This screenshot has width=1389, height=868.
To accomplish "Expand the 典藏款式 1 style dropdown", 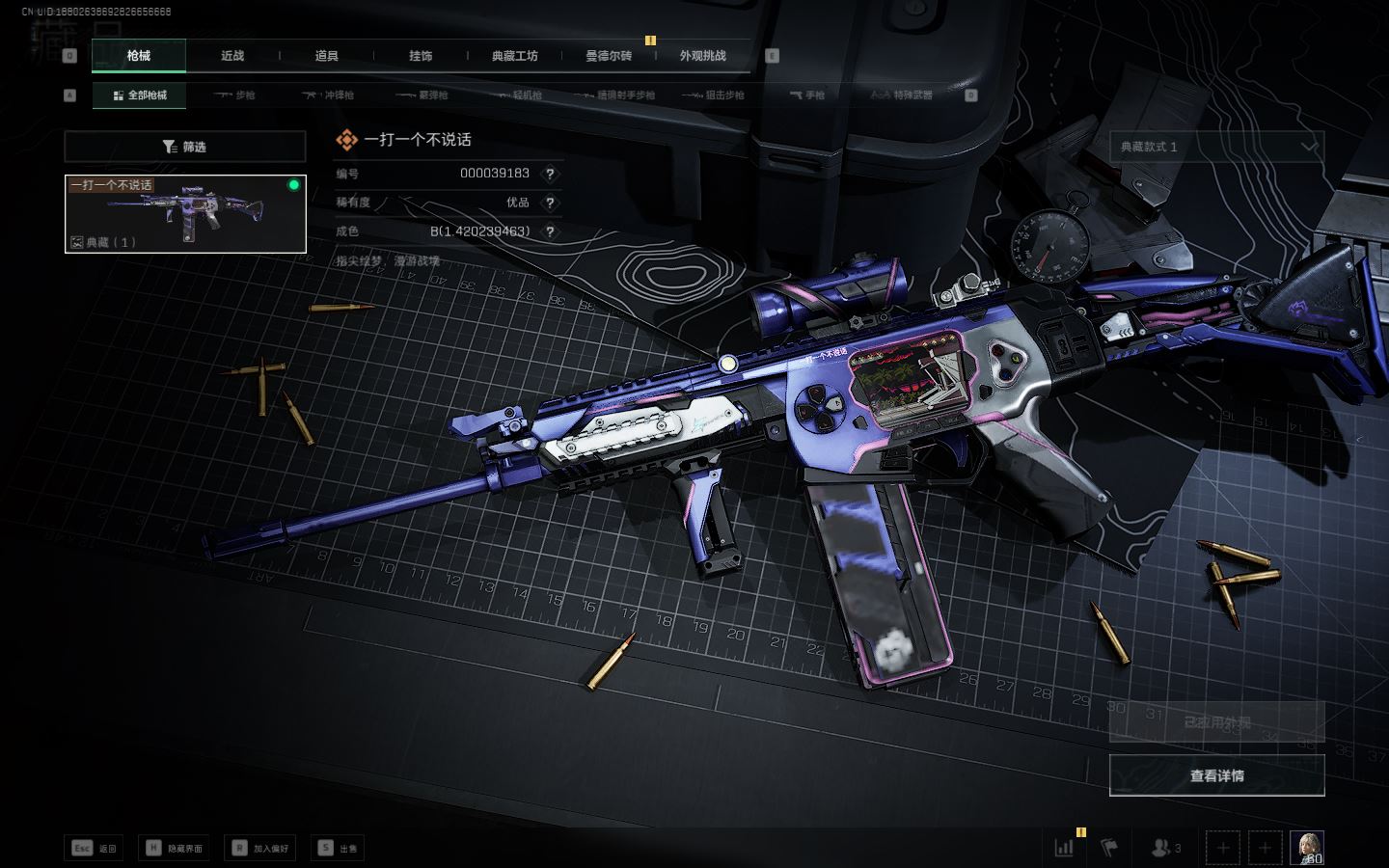I will (x=1216, y=147).
